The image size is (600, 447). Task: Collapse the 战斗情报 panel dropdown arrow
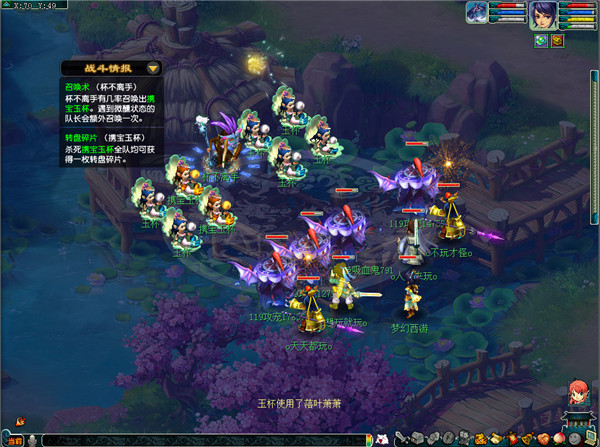pos(152,68)
